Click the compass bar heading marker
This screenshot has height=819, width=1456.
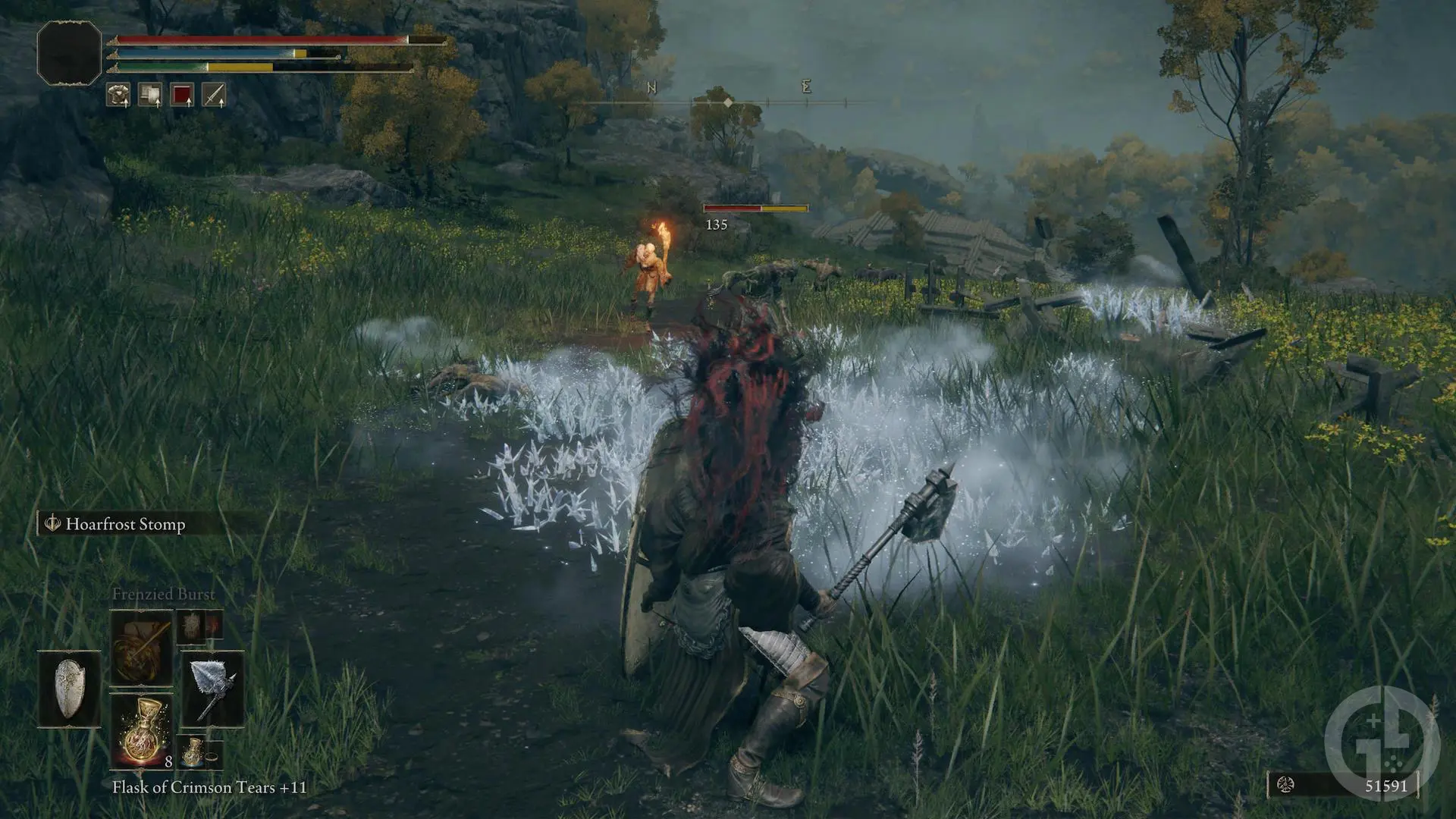click(728, 102)
